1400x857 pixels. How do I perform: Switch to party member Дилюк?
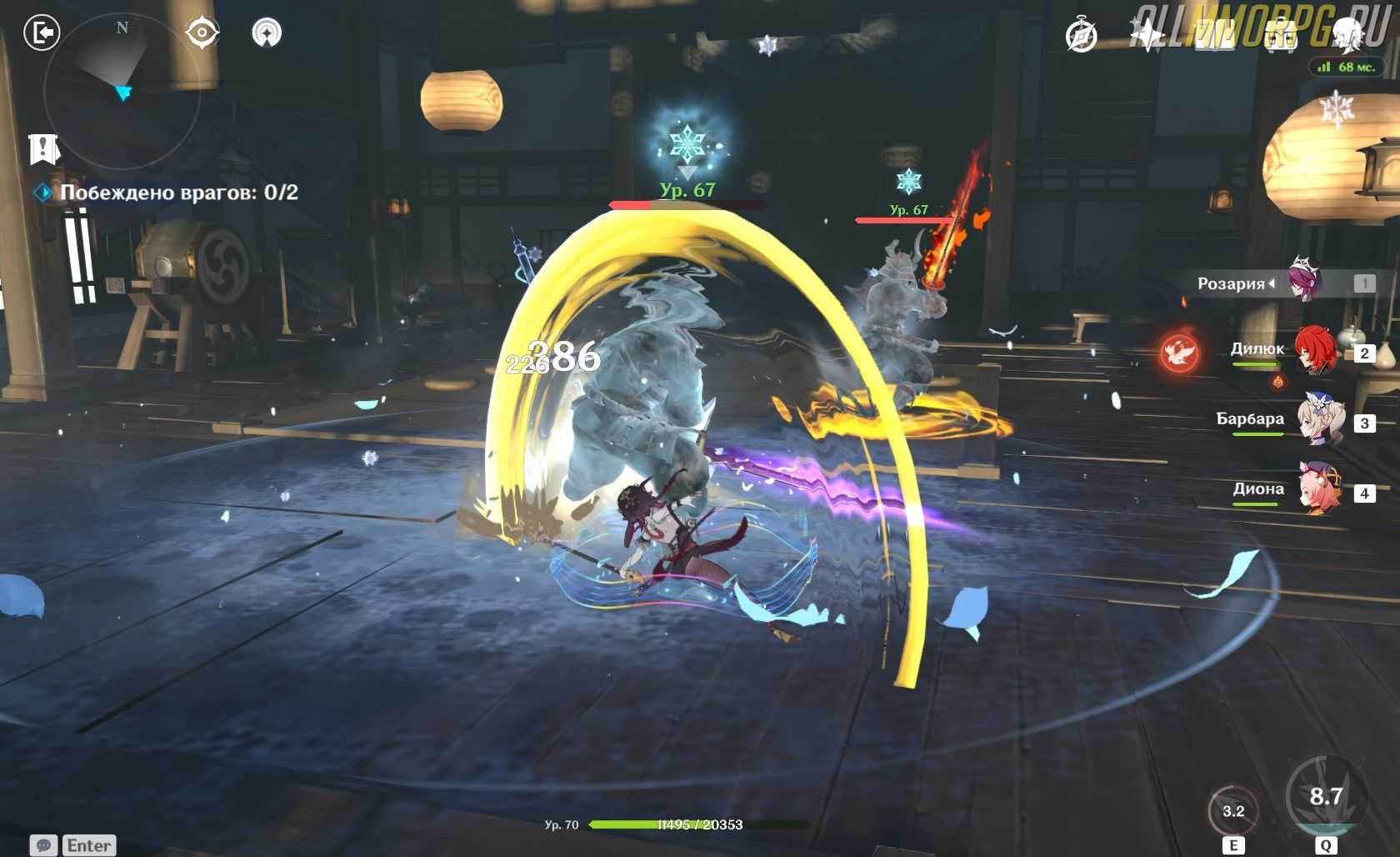coord(1315,351)
